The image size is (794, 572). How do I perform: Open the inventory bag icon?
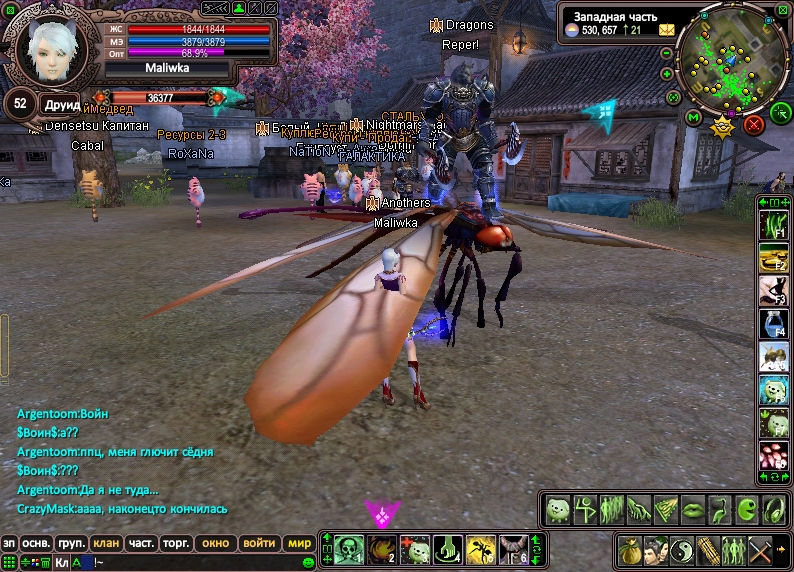[x=631, y=549]
